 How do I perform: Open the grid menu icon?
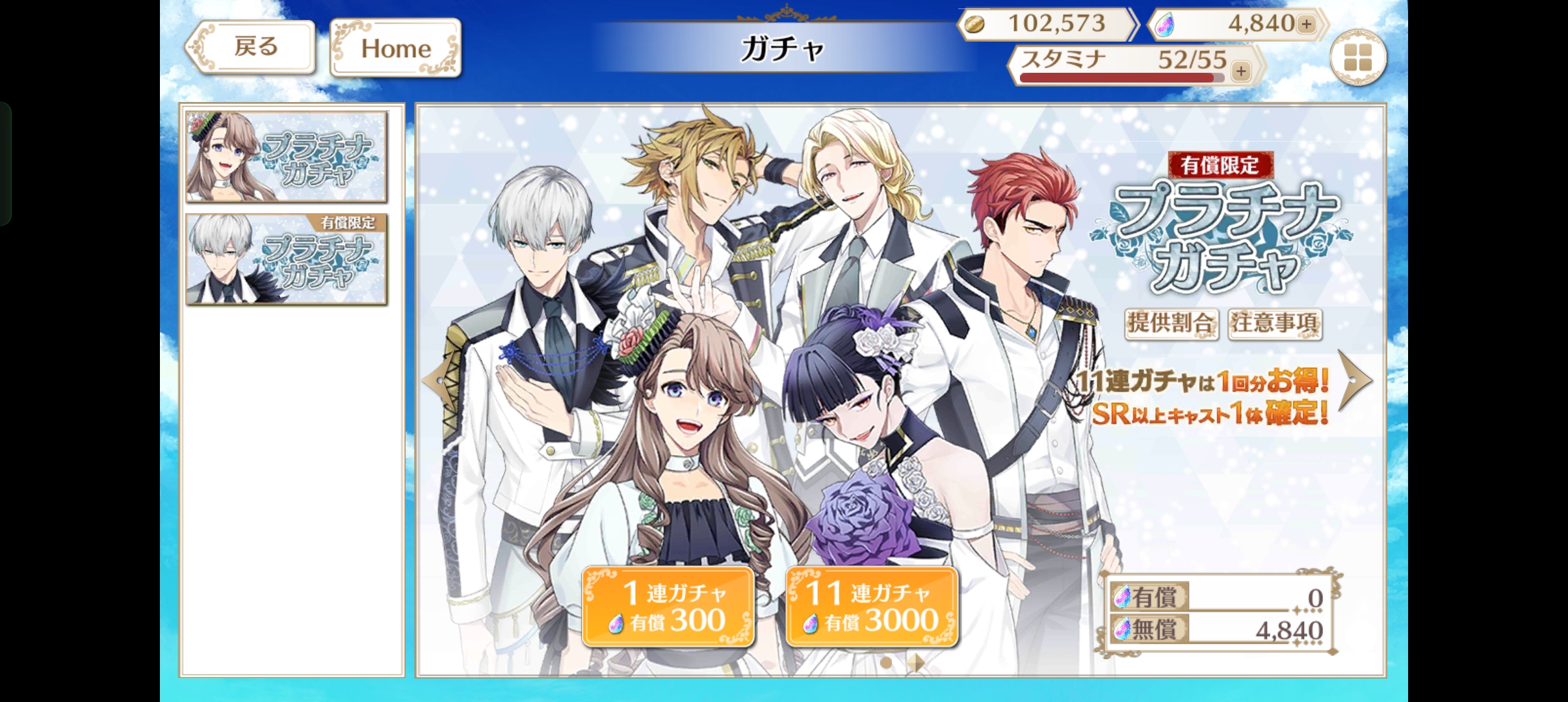pos(1357,58)
